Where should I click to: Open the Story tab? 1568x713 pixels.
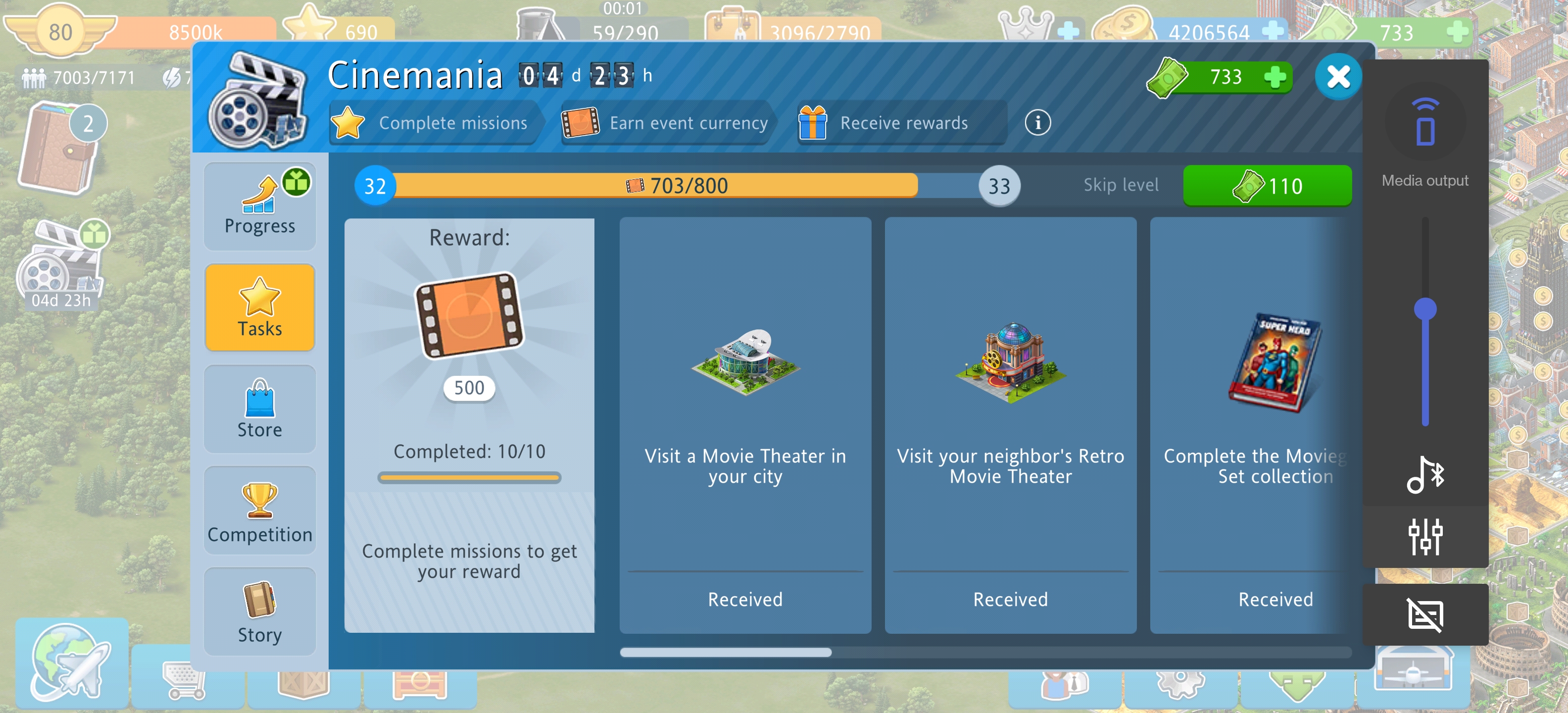tap(260, 611)
